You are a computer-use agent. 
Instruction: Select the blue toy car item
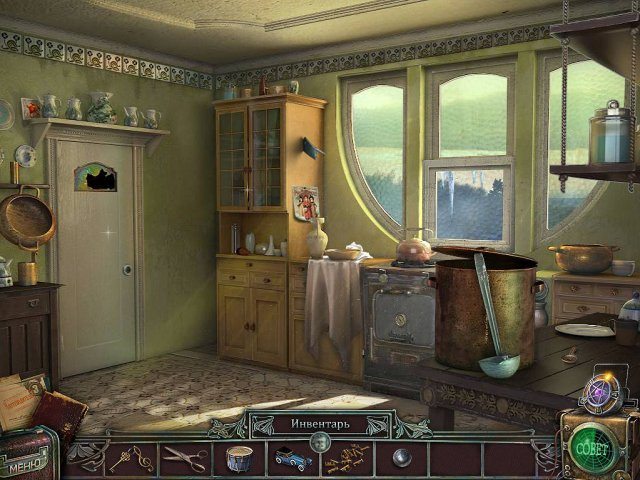click(x=293, y=460)
